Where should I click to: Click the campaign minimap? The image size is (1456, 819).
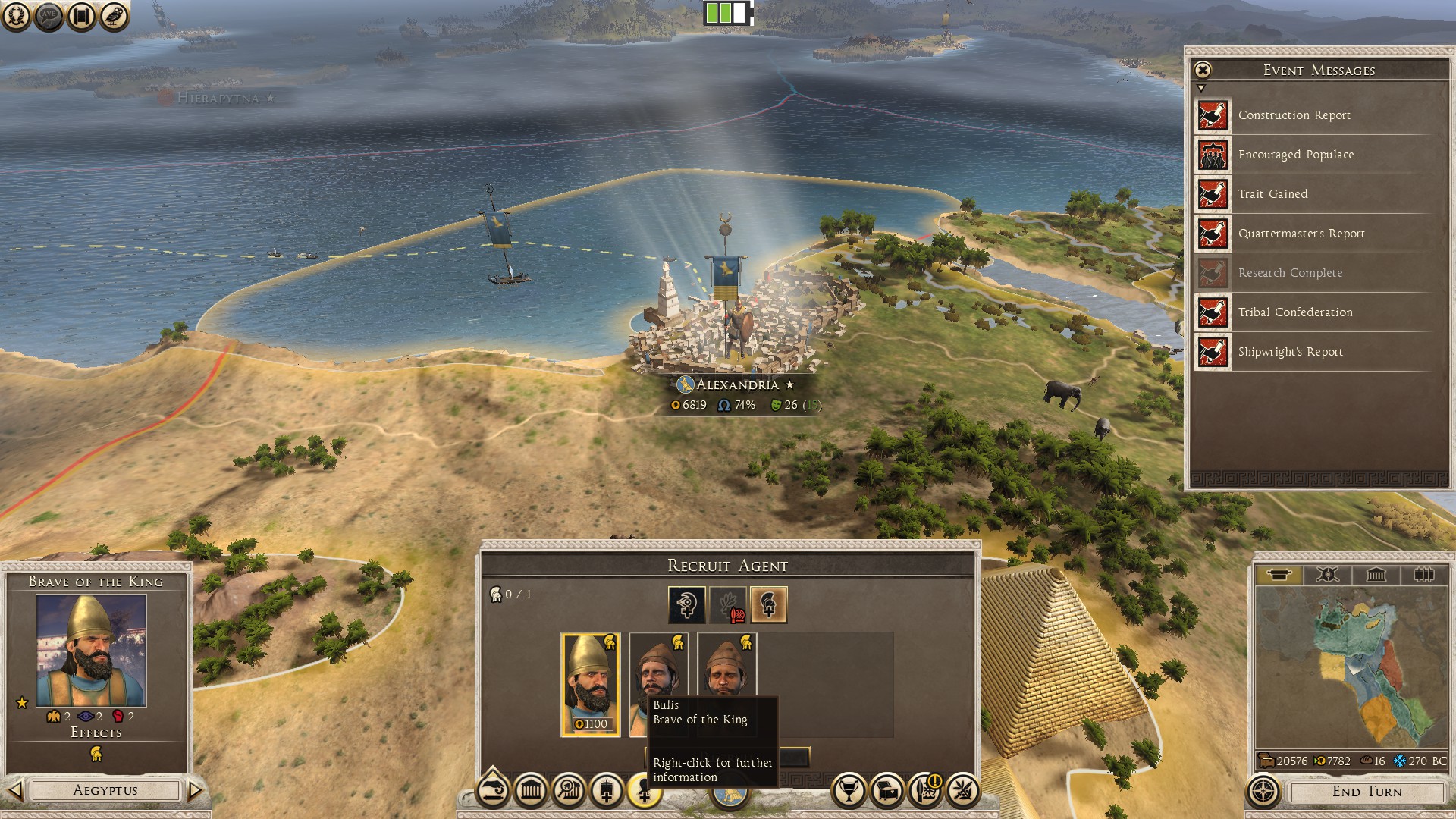click(1351, 667)
